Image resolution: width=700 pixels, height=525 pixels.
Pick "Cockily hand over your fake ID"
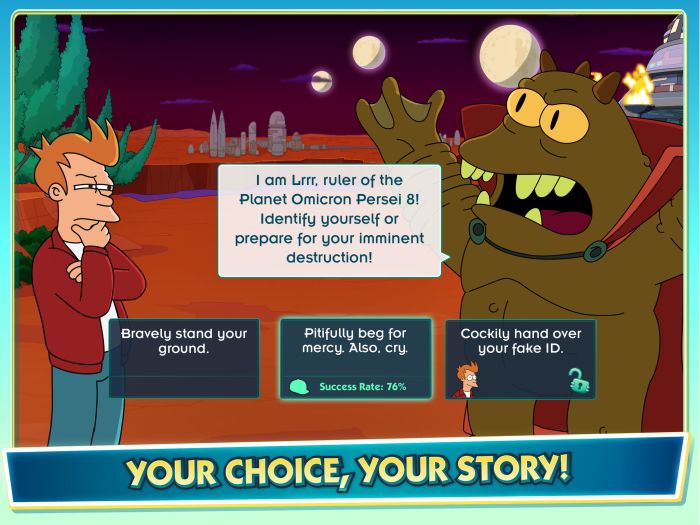[x=520, y=357]
